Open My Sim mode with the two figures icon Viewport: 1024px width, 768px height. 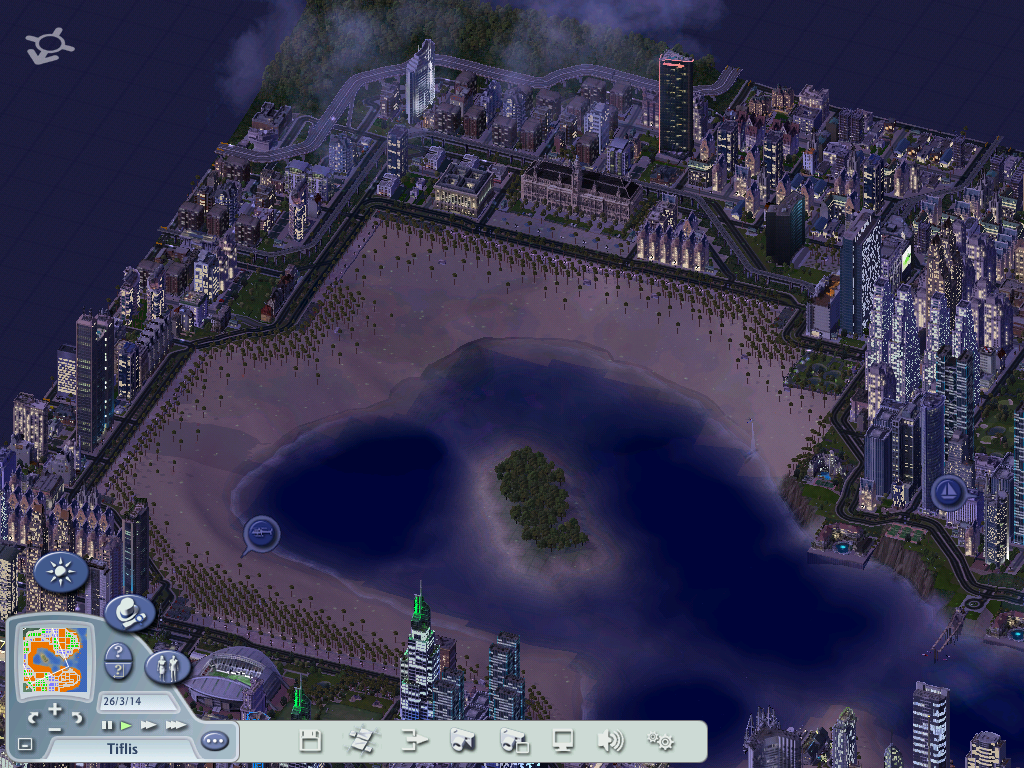[x=167, y=666]
